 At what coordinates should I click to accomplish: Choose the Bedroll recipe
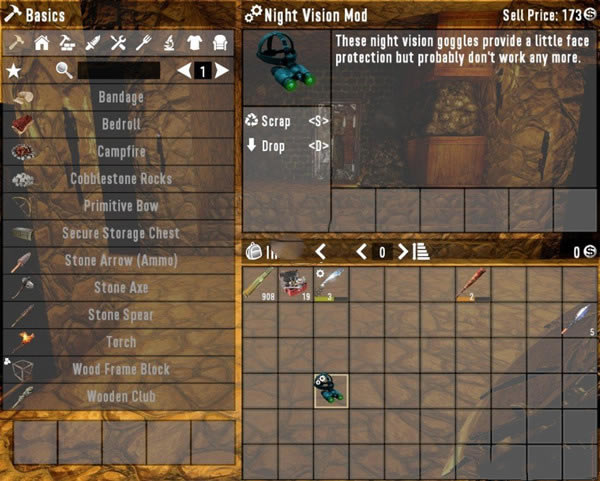[120, 125]
